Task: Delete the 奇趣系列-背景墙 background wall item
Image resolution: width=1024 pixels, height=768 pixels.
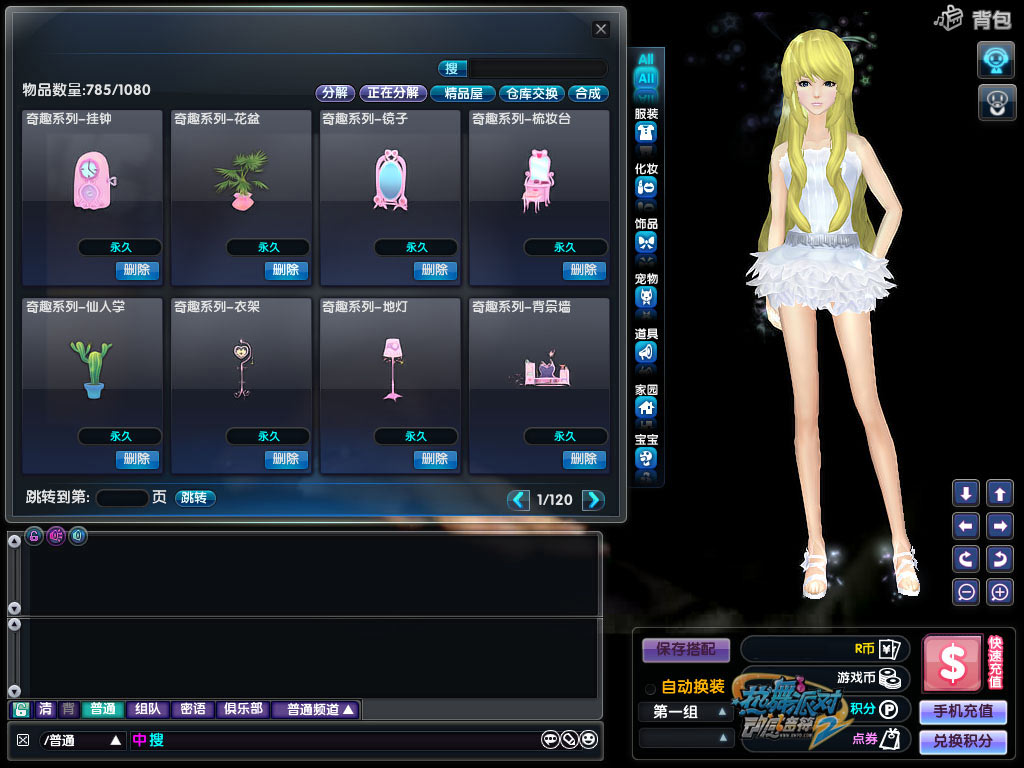Action: 583,459
